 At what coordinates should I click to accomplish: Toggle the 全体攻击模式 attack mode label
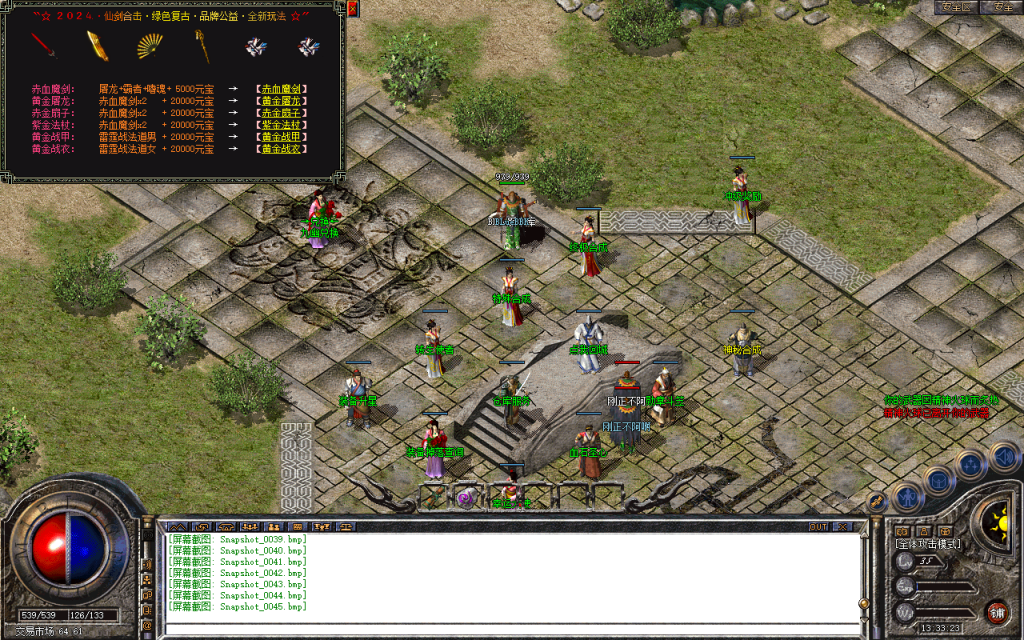coord(930,544)
